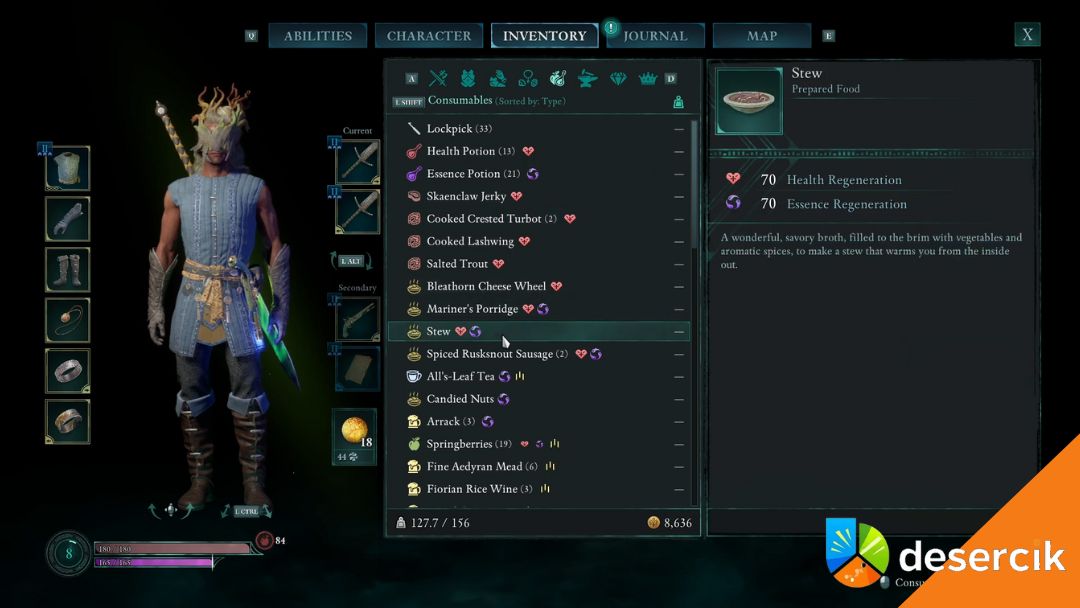The image size is (1080, 608).
Task: Select the equipped chest armor slot
Action: coord(68,168)
